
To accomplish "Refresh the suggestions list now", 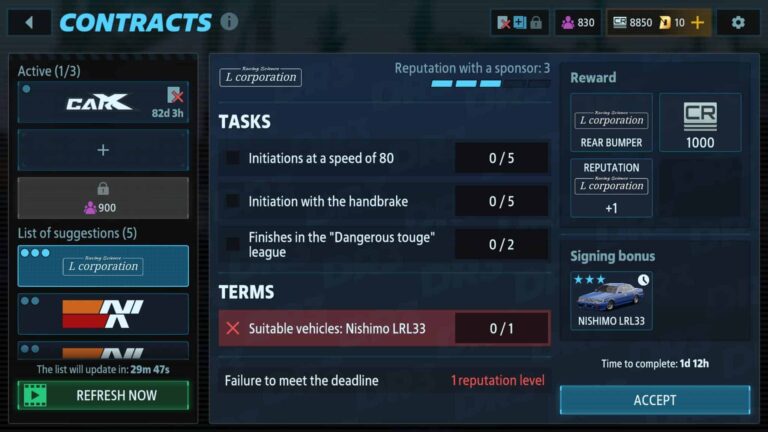I will [x=103, y=395].
